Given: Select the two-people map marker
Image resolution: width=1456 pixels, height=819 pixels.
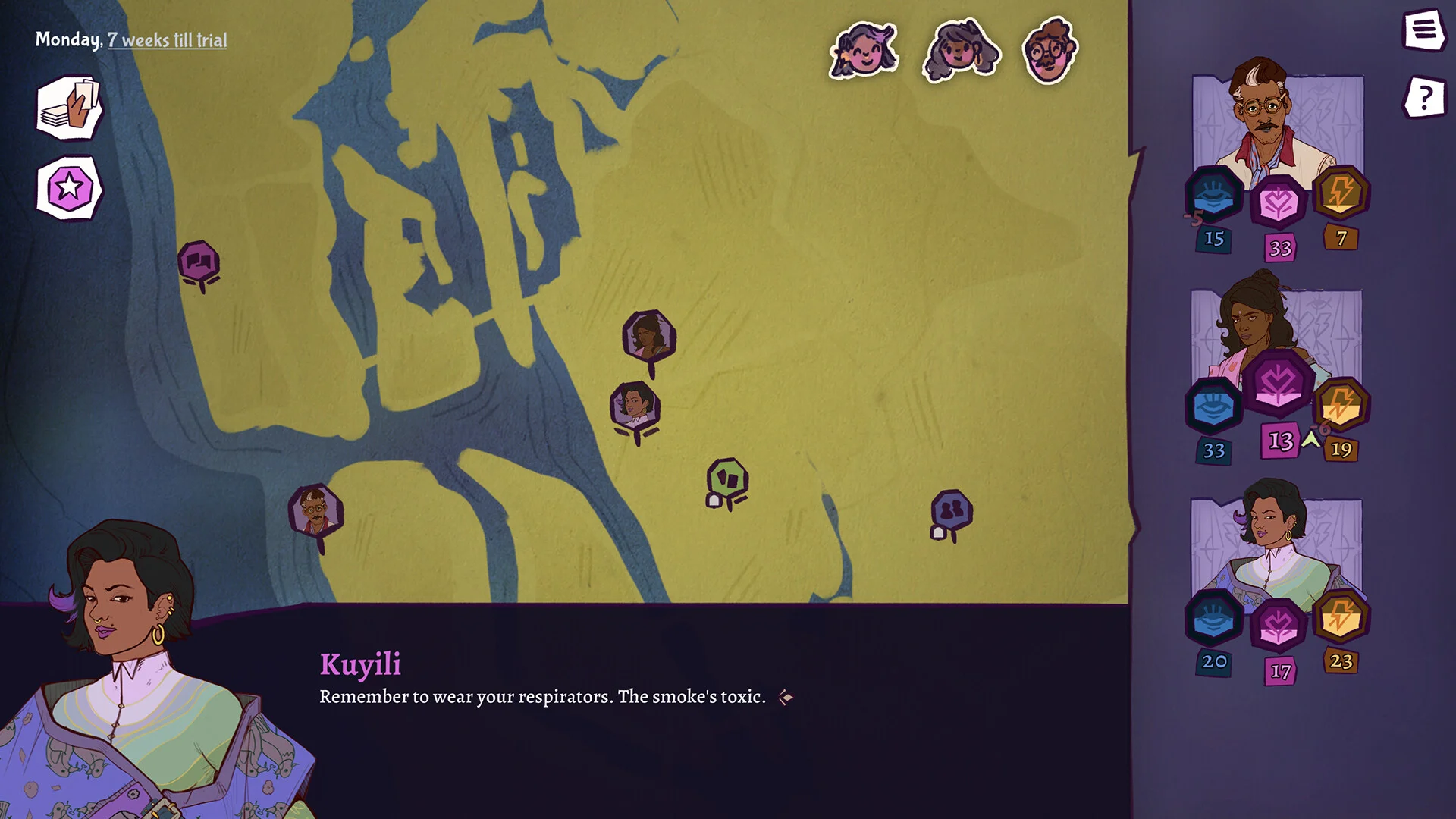Looking at the screenshot, I should click(x=951, y=510).
